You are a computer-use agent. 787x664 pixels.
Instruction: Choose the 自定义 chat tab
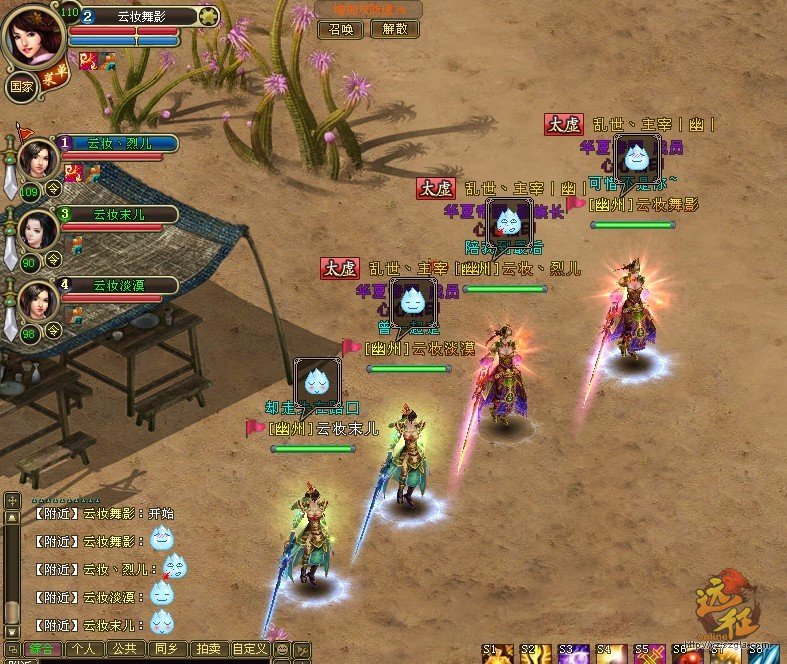click(249, 649)
